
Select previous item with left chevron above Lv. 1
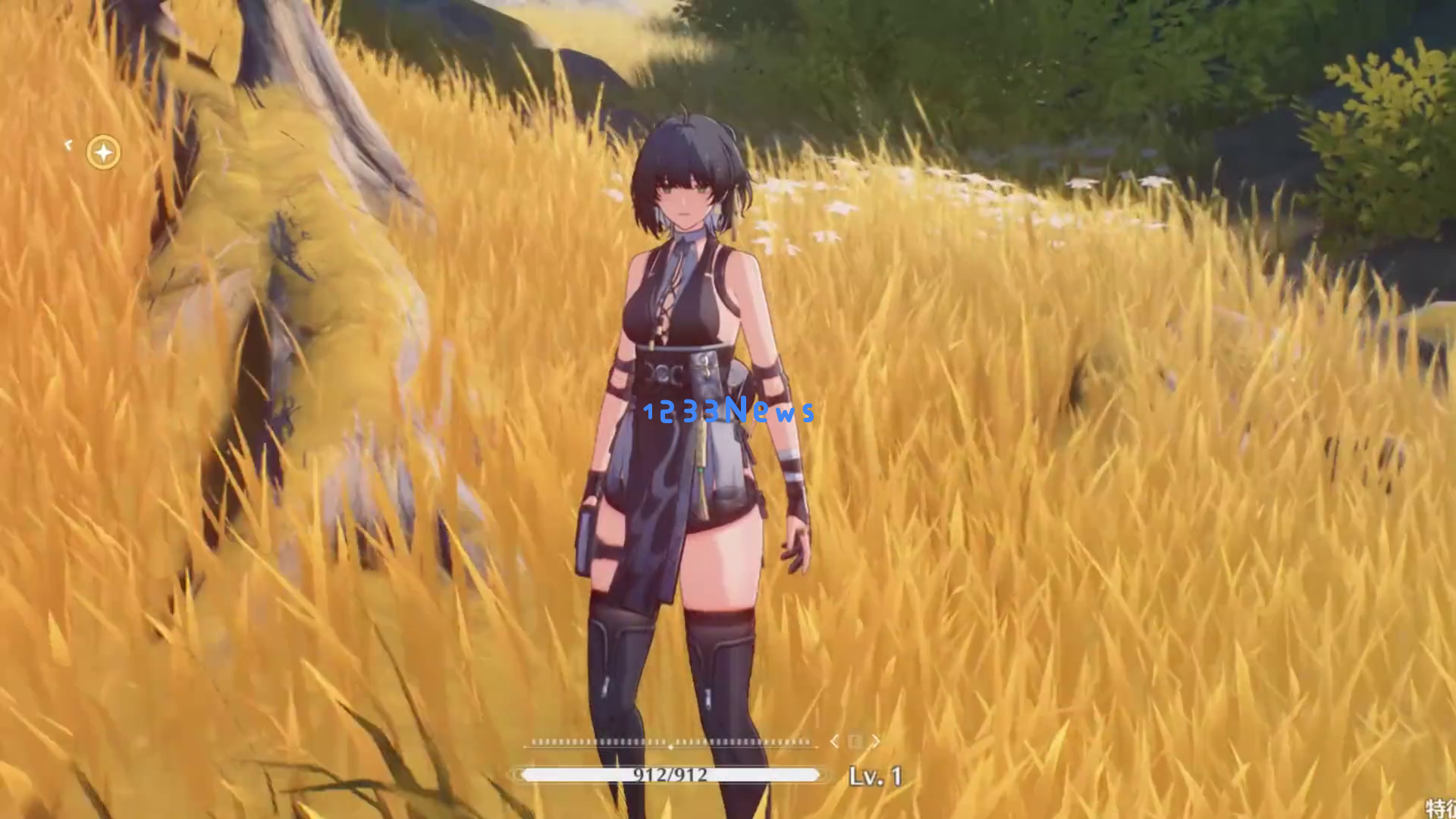tap(835, 741)
